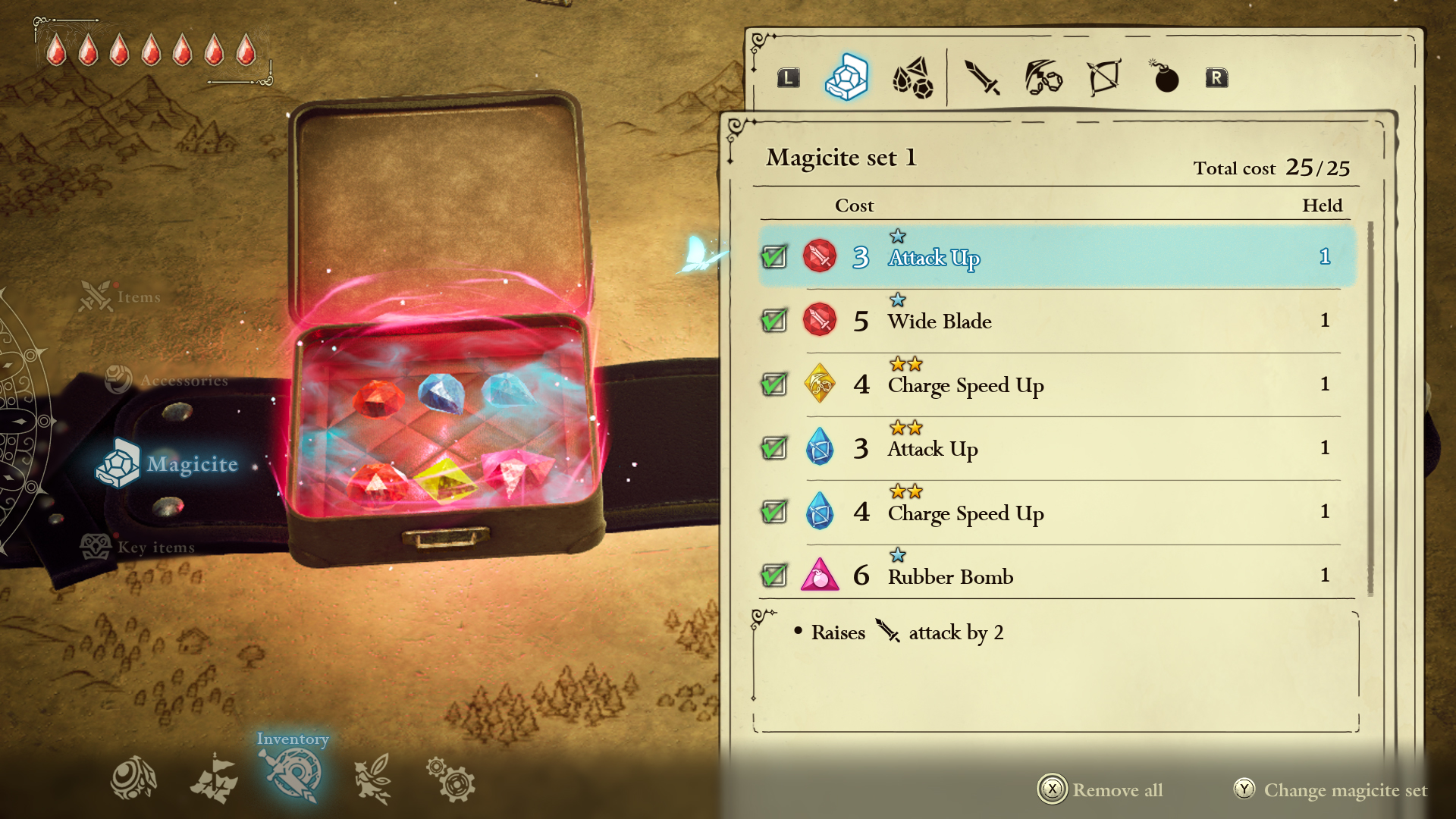Toggle the Wide Blade checkbox off
The image size is (1456, 819).
click(773, 320)
